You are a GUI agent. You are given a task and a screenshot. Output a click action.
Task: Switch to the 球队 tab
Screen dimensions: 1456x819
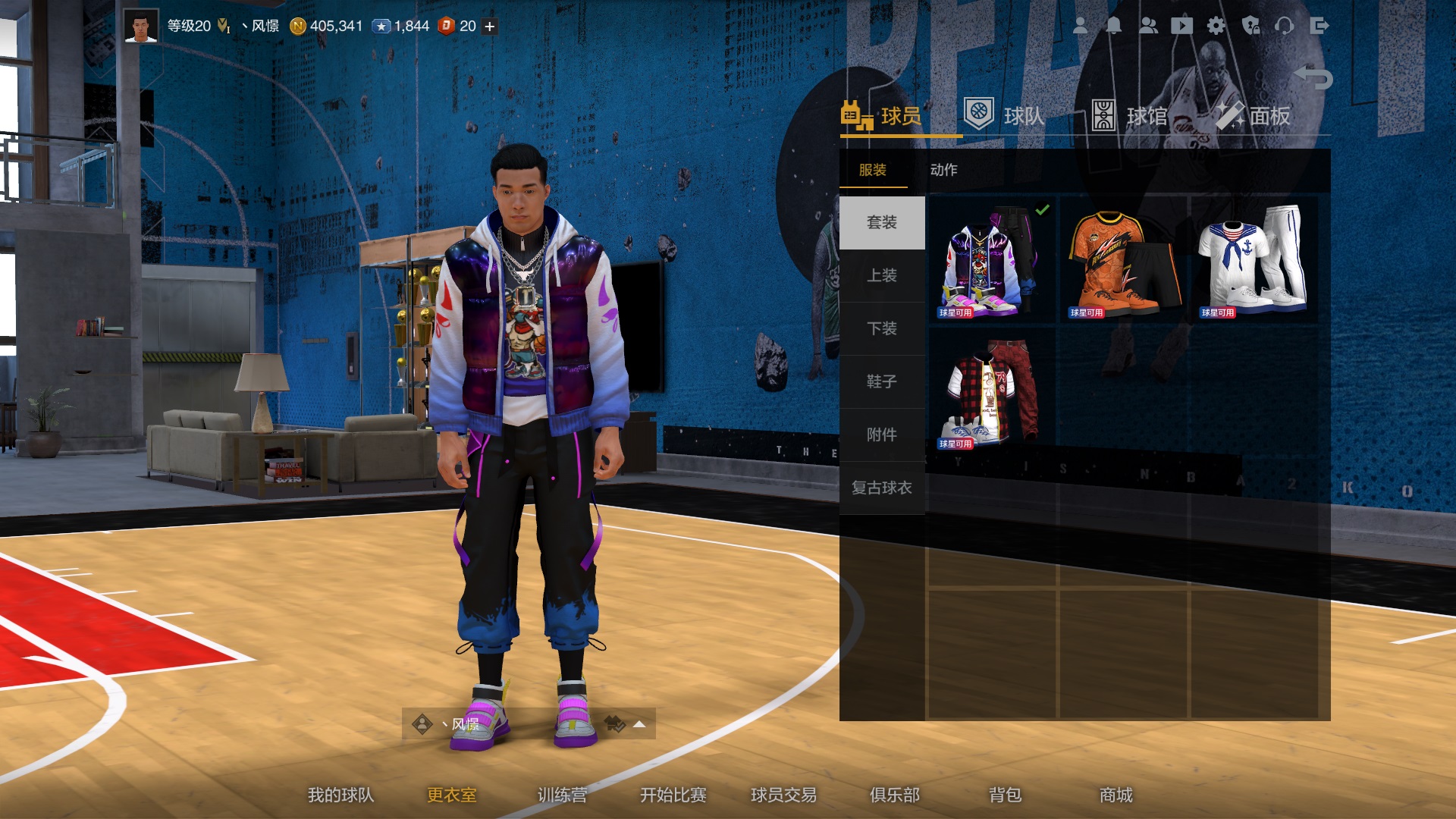pos(1021,116)
